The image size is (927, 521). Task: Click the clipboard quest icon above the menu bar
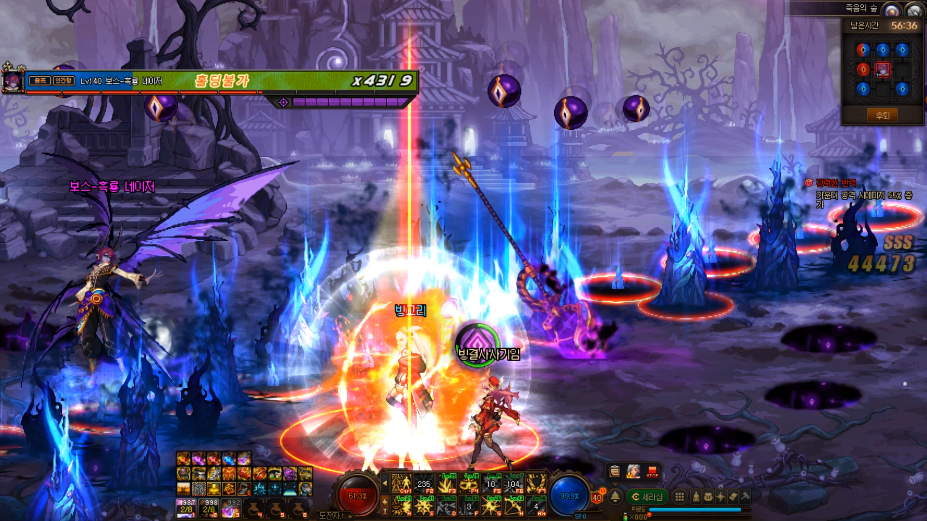coord(615,471)
